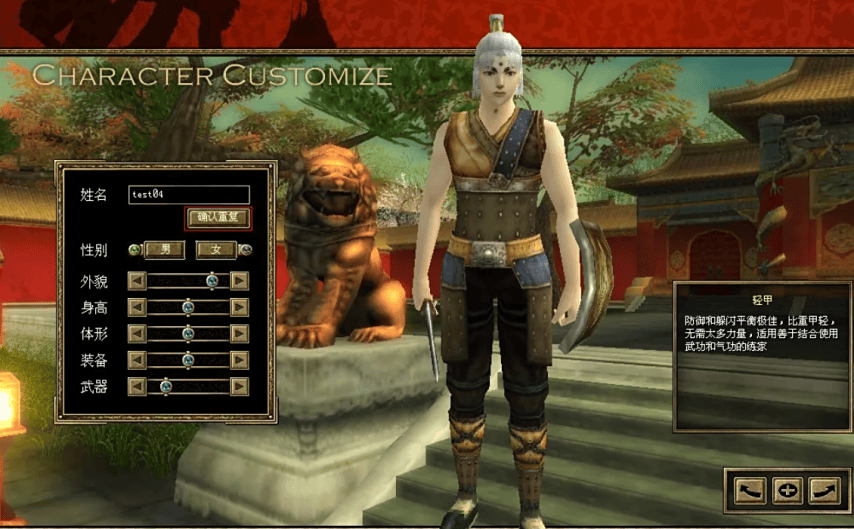854x529 pixels.
Task: Switch to previous 武器 weapon option
Action: coord(137,386)
